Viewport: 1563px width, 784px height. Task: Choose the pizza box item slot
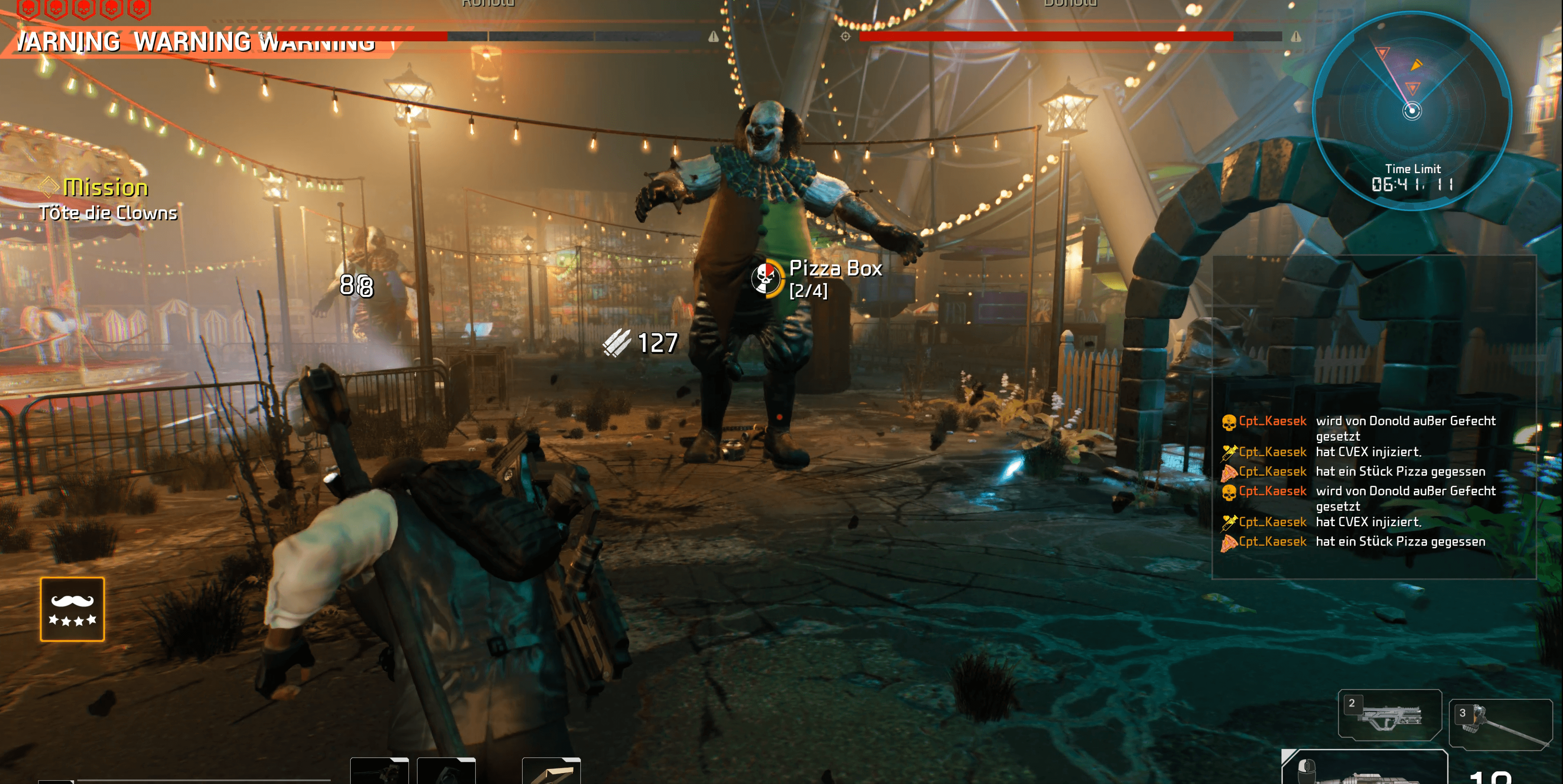551,771
